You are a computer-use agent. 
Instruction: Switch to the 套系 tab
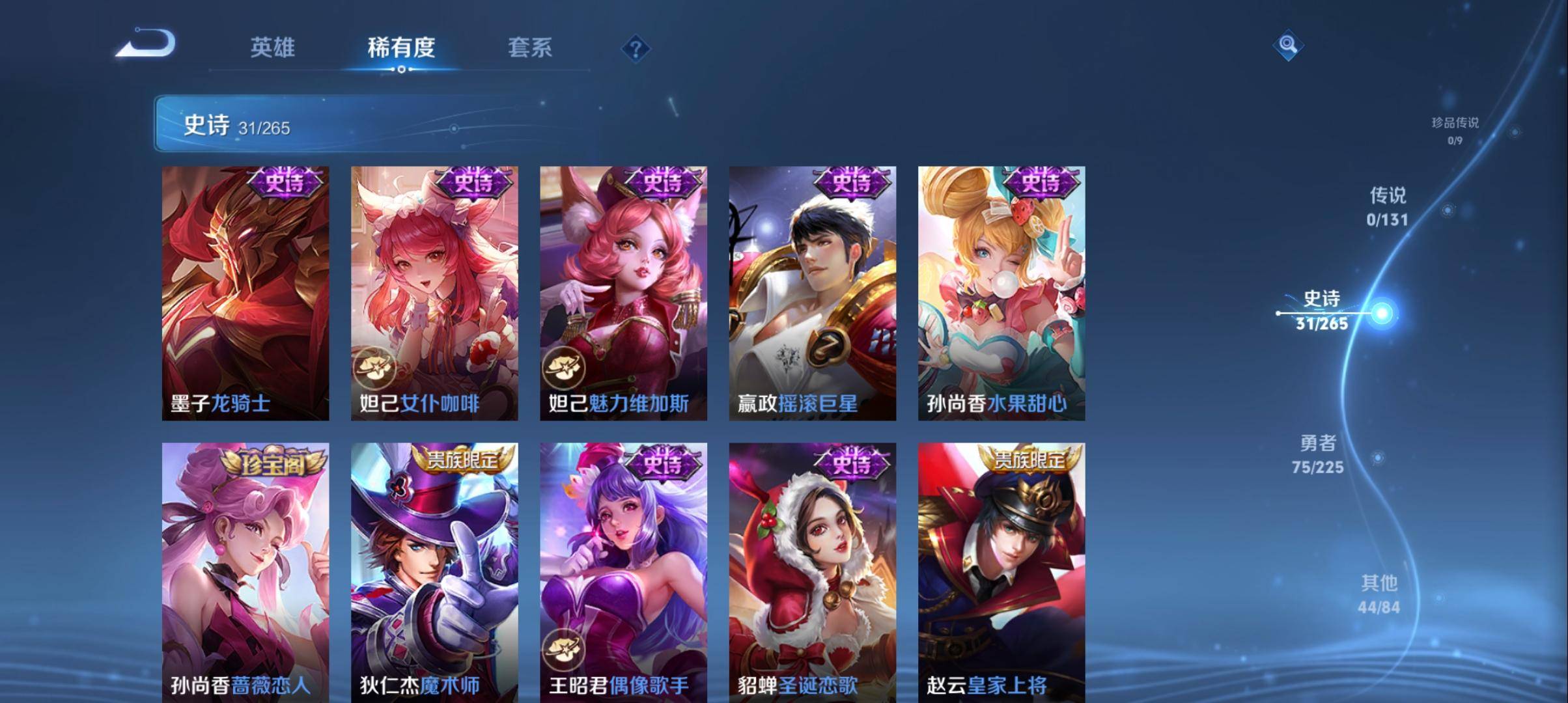[531, 48]
